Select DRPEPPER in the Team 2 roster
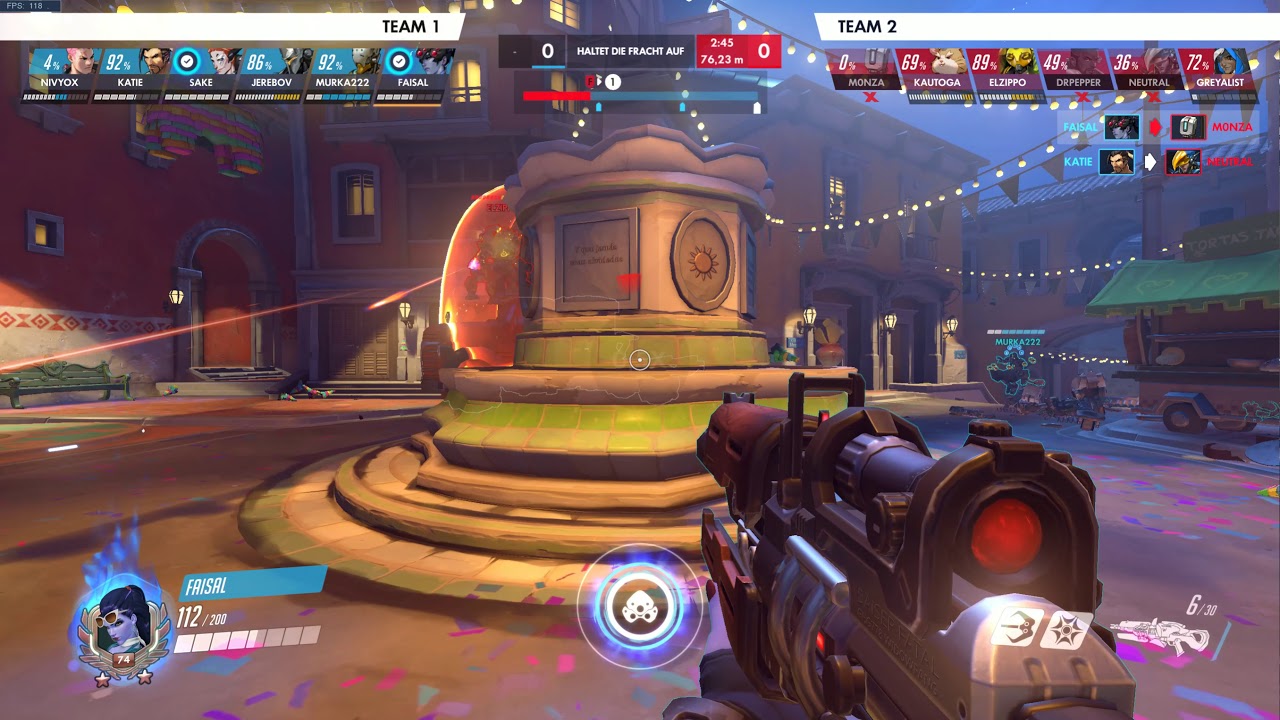 pyautogui.click(x=1078, y=72)
